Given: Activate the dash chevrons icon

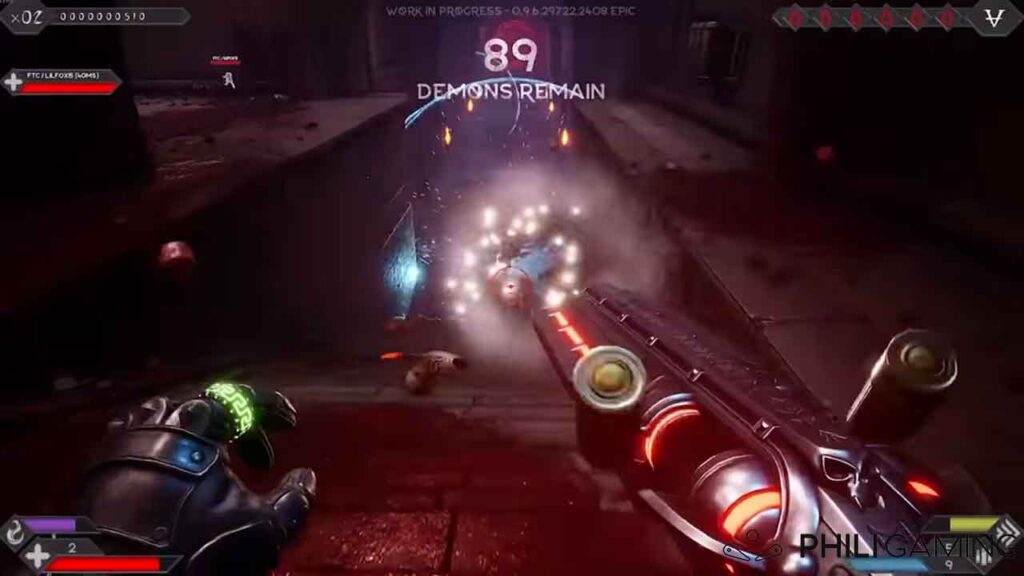Looking at the screenshot, I should (x=1009, y=527).
